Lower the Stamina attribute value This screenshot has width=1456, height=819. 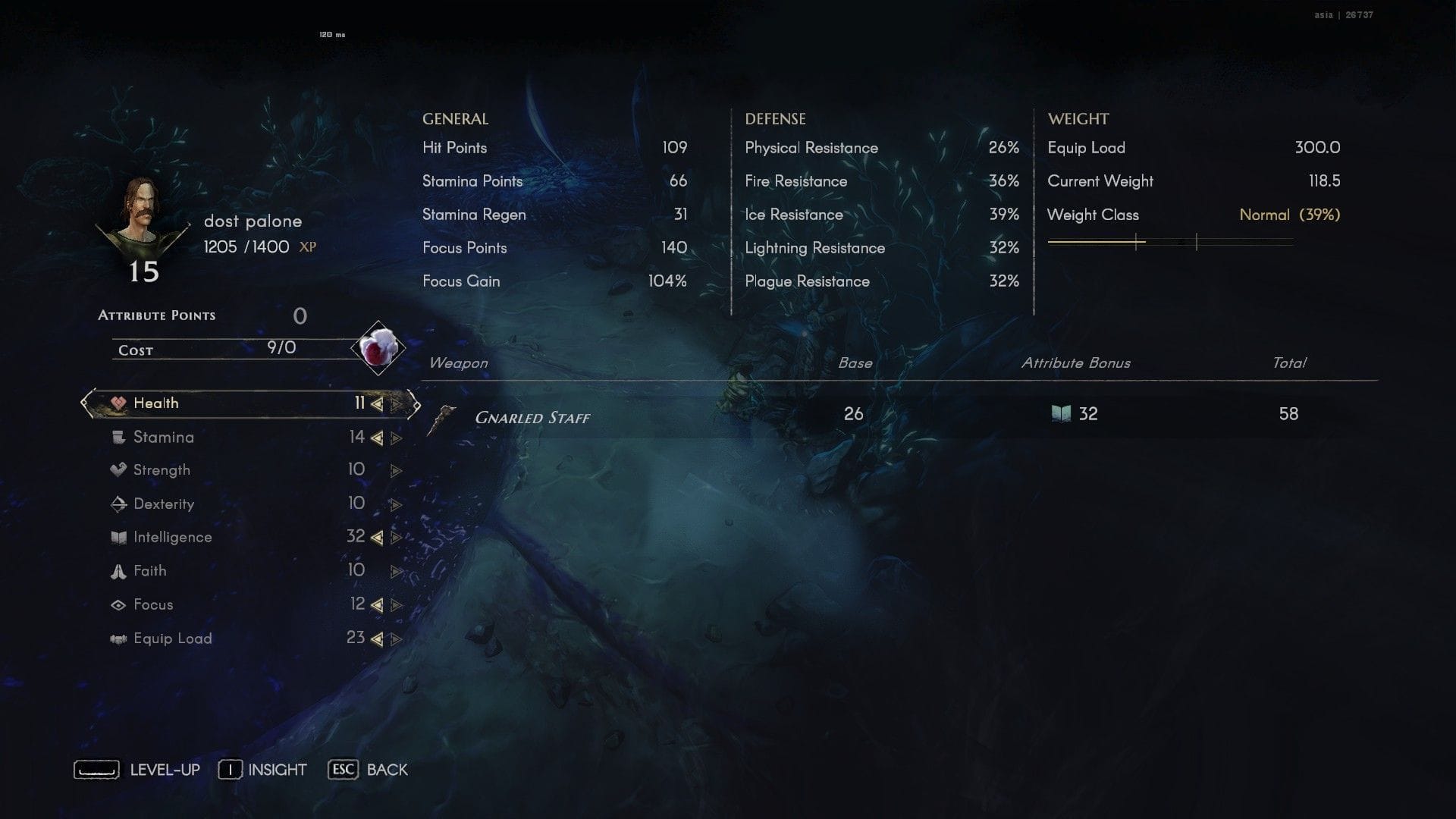[377, 438]
